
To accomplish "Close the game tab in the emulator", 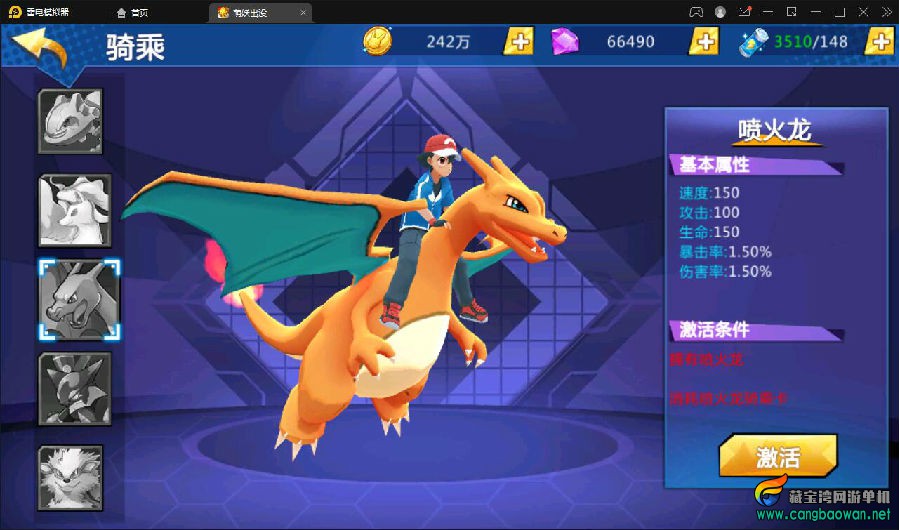I will tap(303, 12).
